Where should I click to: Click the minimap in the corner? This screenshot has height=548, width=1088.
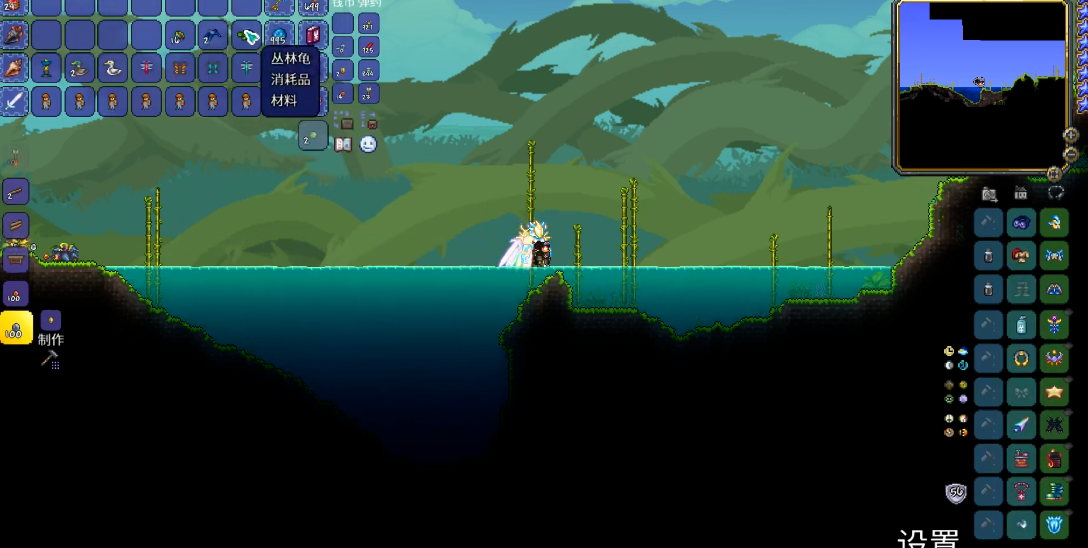[981, 84]
